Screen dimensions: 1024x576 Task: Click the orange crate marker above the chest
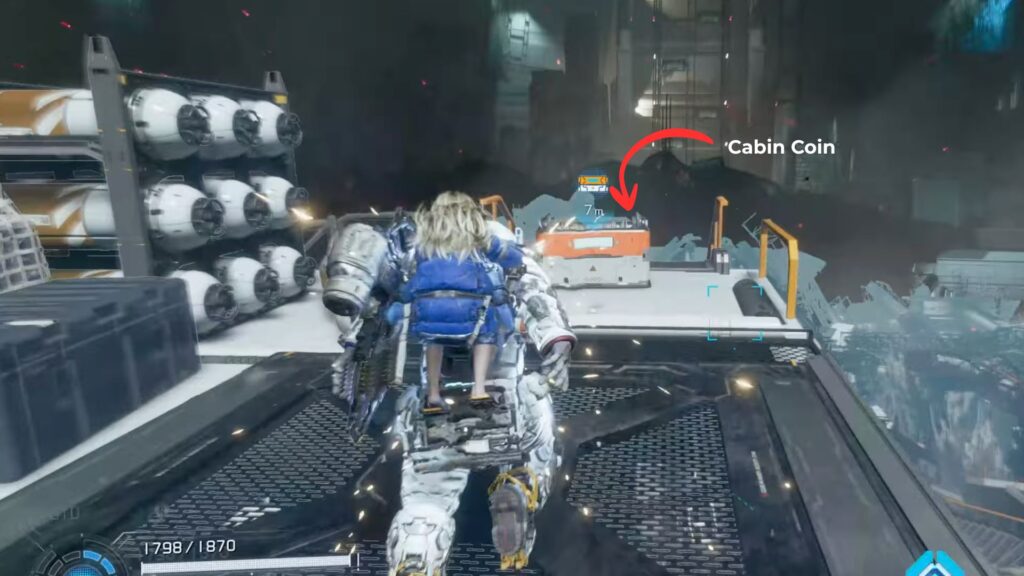[593, 183]
